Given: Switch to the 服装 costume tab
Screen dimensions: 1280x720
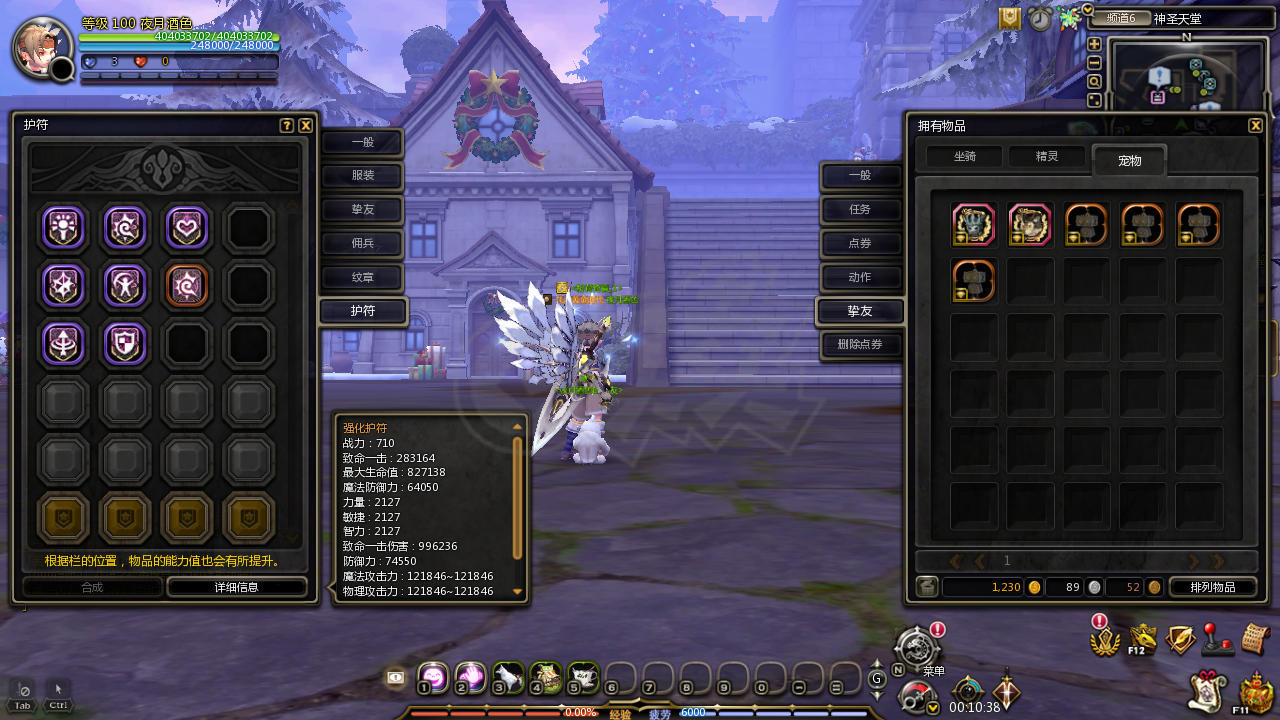Looking at the screenshot, I should pyautogui.click(x=362, y=176).
